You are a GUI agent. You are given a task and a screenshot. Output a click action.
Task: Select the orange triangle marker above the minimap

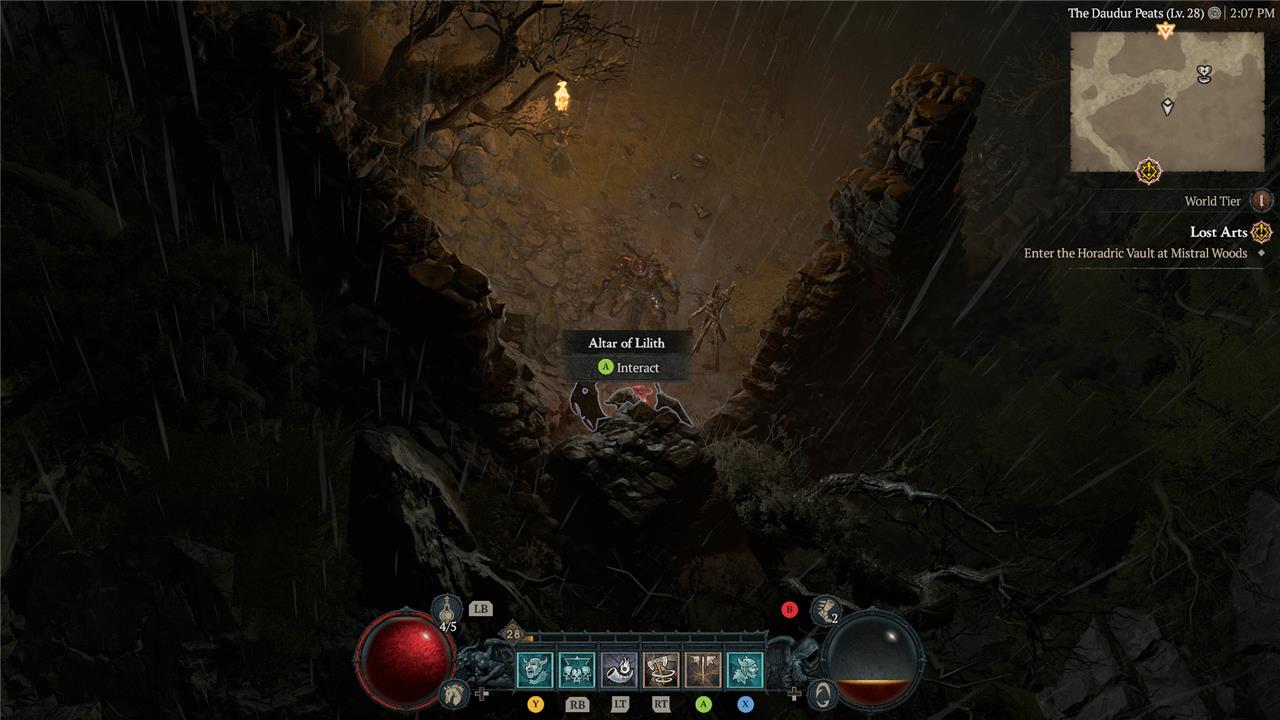pos(1164,31)
